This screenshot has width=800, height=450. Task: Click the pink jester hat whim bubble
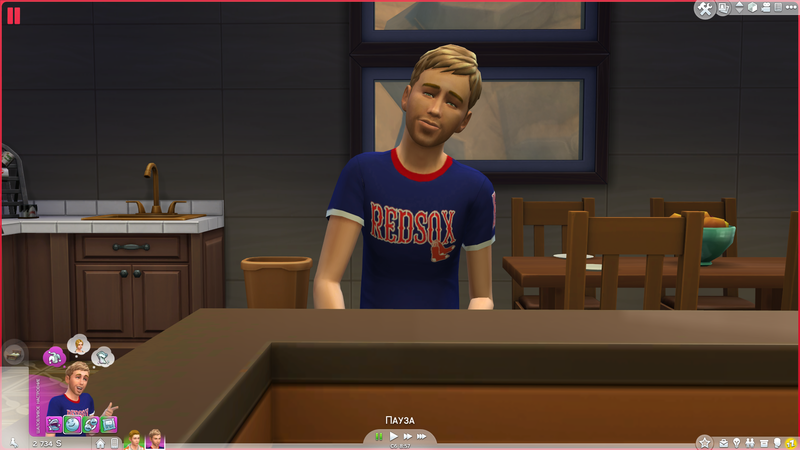56,355
